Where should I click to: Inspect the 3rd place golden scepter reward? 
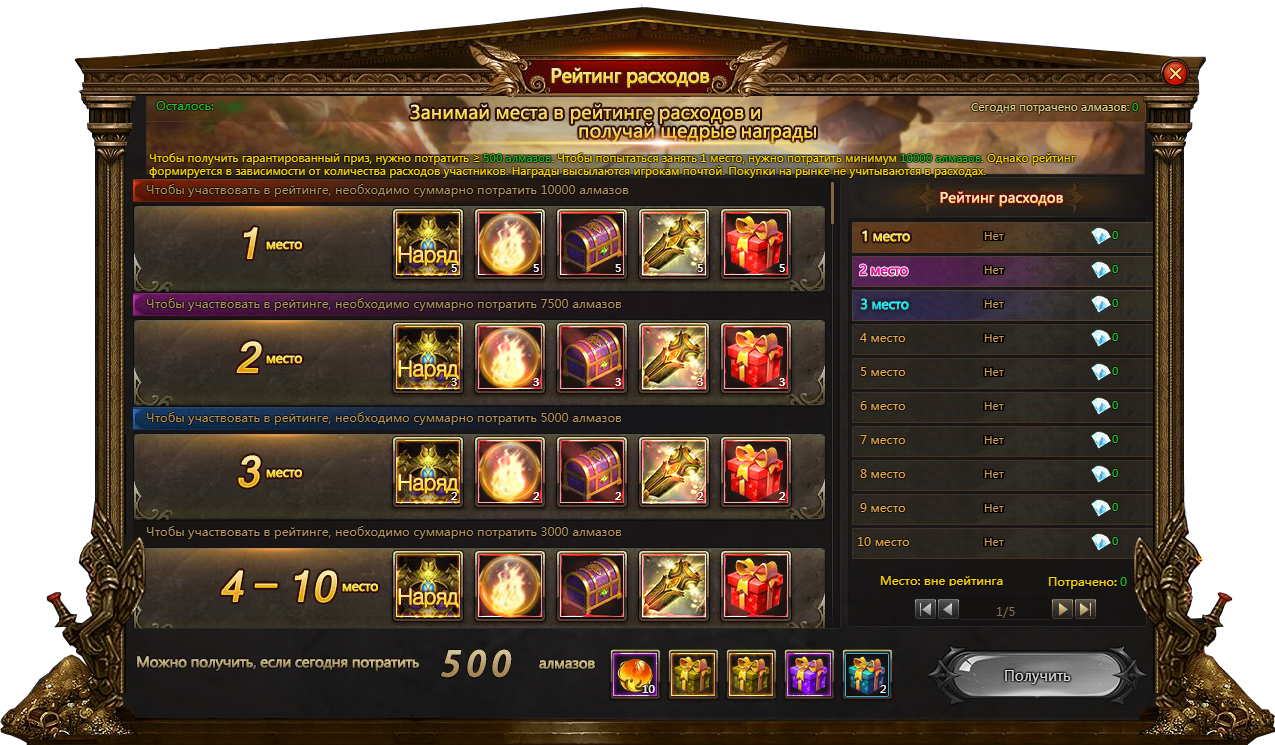pyautogui.click(x=674, y=471)
